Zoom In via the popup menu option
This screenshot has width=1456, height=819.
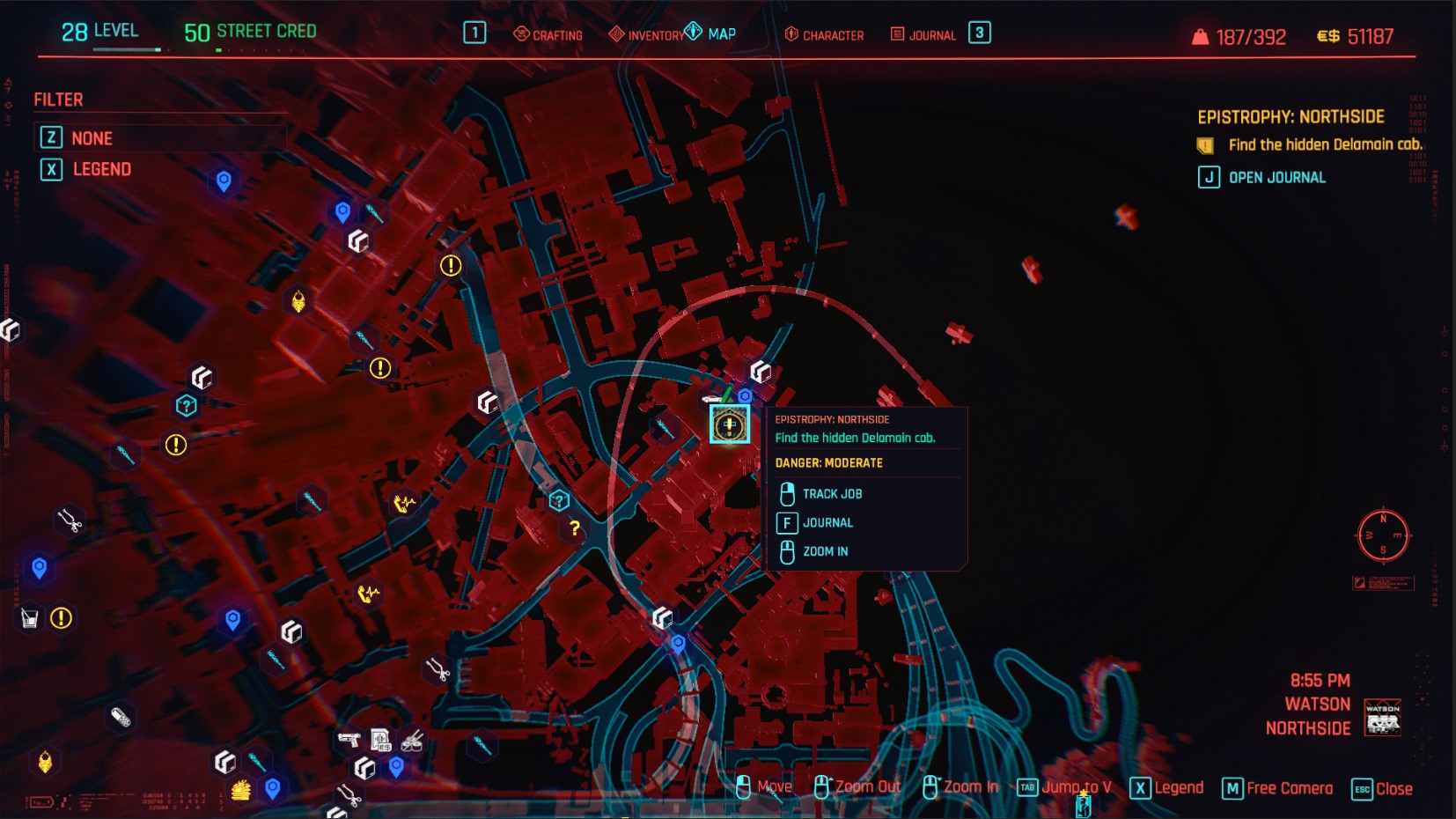pos(824,550)
